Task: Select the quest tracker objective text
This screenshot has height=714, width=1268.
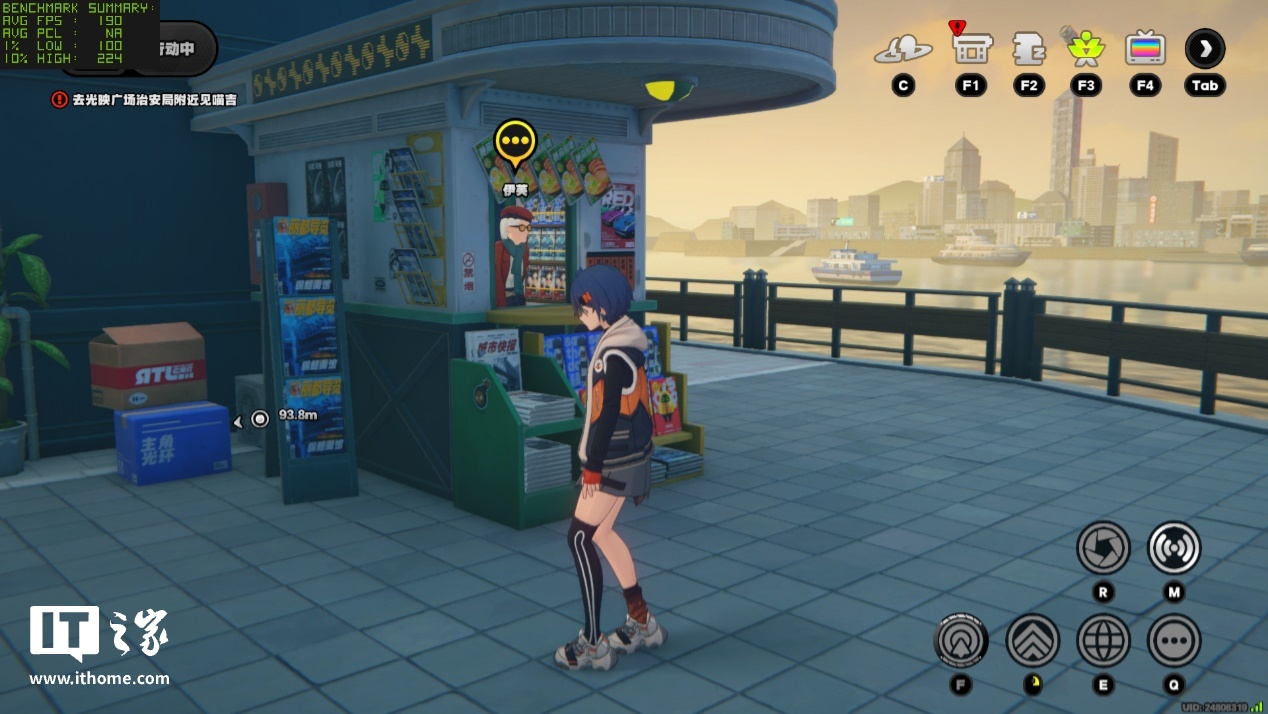Action: pyautogui.click(x=154, y=100)
